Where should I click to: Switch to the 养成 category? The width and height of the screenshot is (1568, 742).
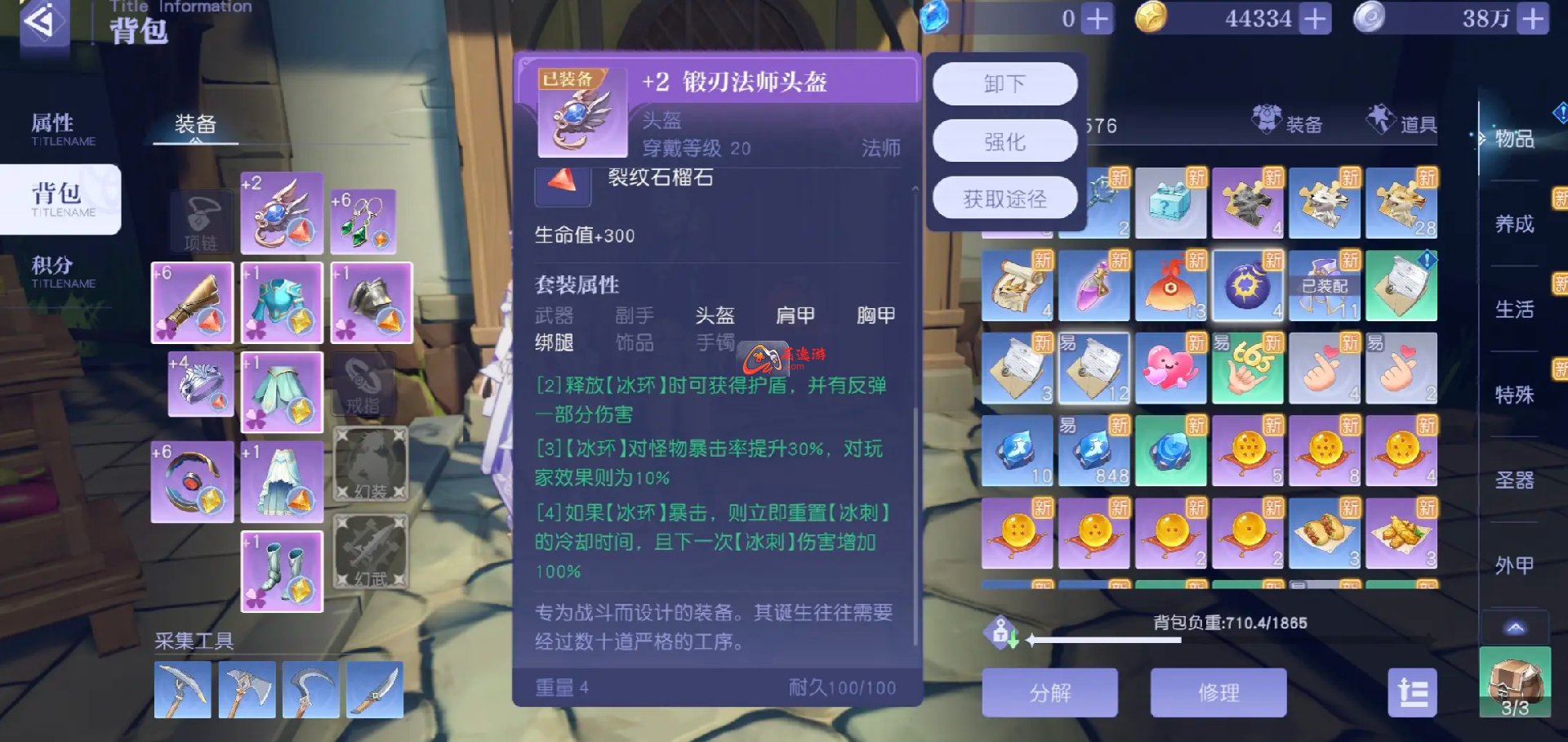tap(1514, 224)
